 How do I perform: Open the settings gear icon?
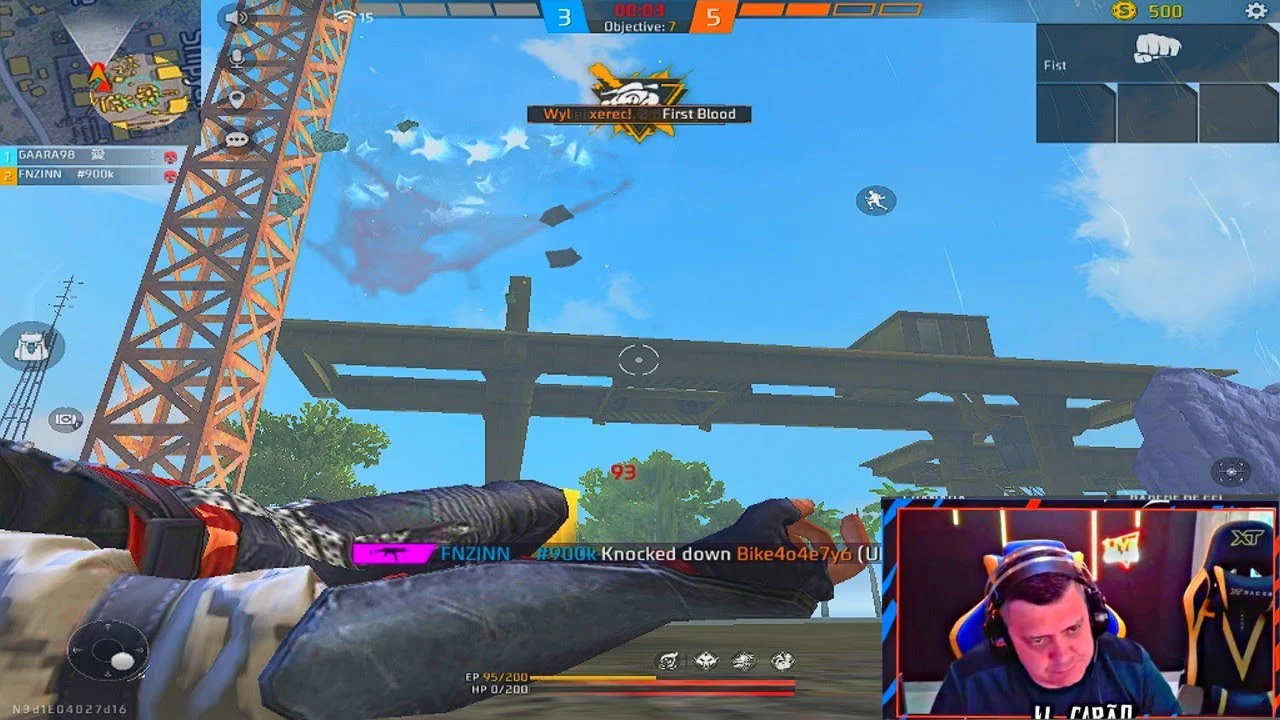1256,11
